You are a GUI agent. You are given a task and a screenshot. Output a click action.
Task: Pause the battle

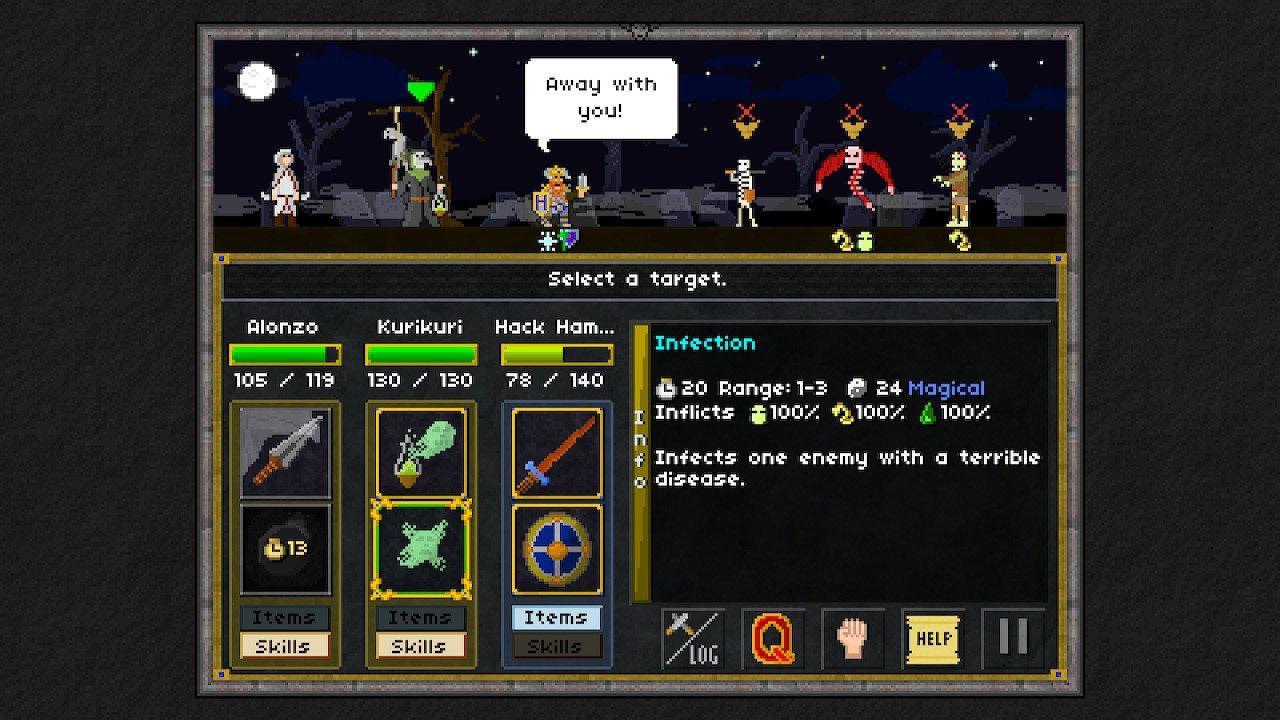tap(1013, 638)
